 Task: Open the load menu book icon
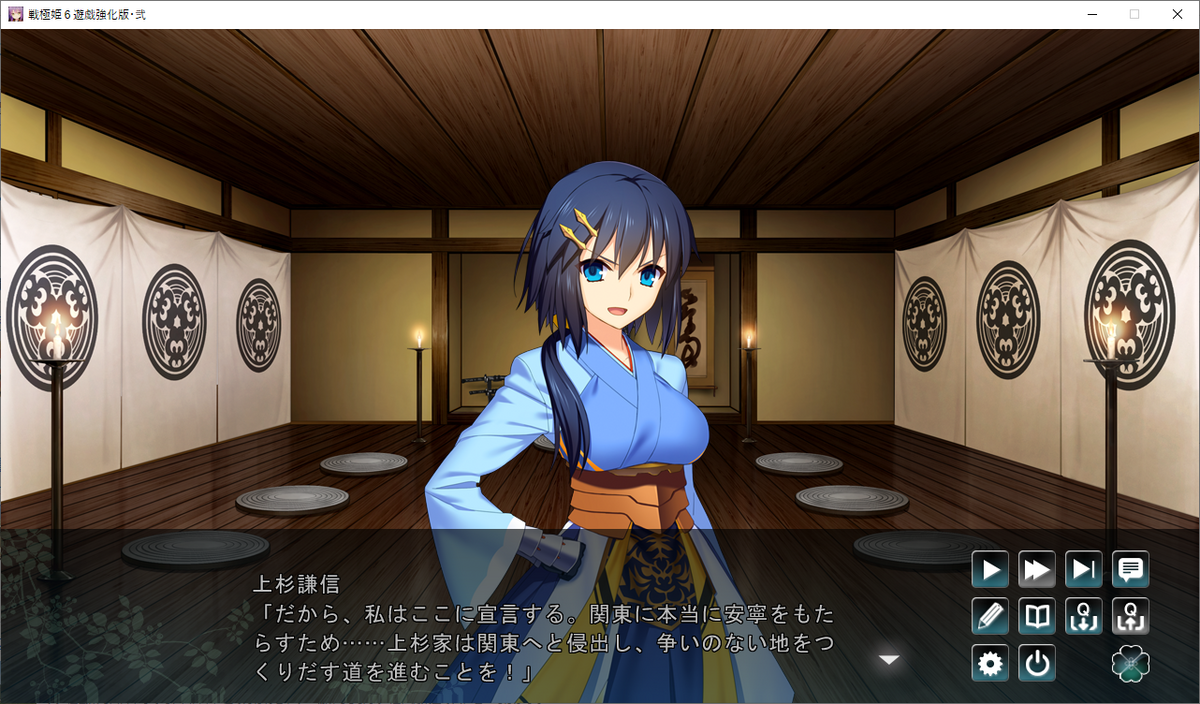[1037, 616]
